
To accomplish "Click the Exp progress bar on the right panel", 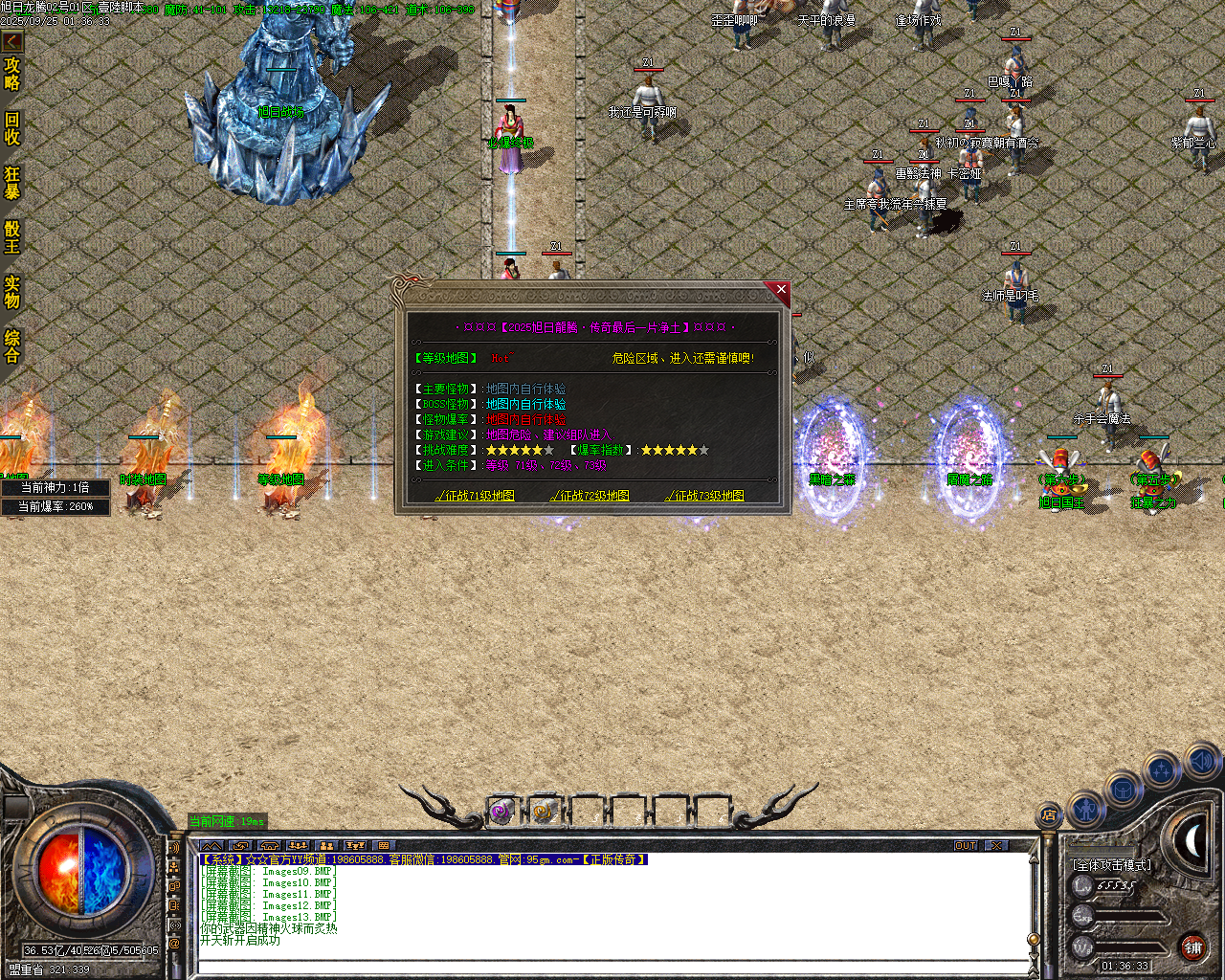I will tap(1128, 918).
